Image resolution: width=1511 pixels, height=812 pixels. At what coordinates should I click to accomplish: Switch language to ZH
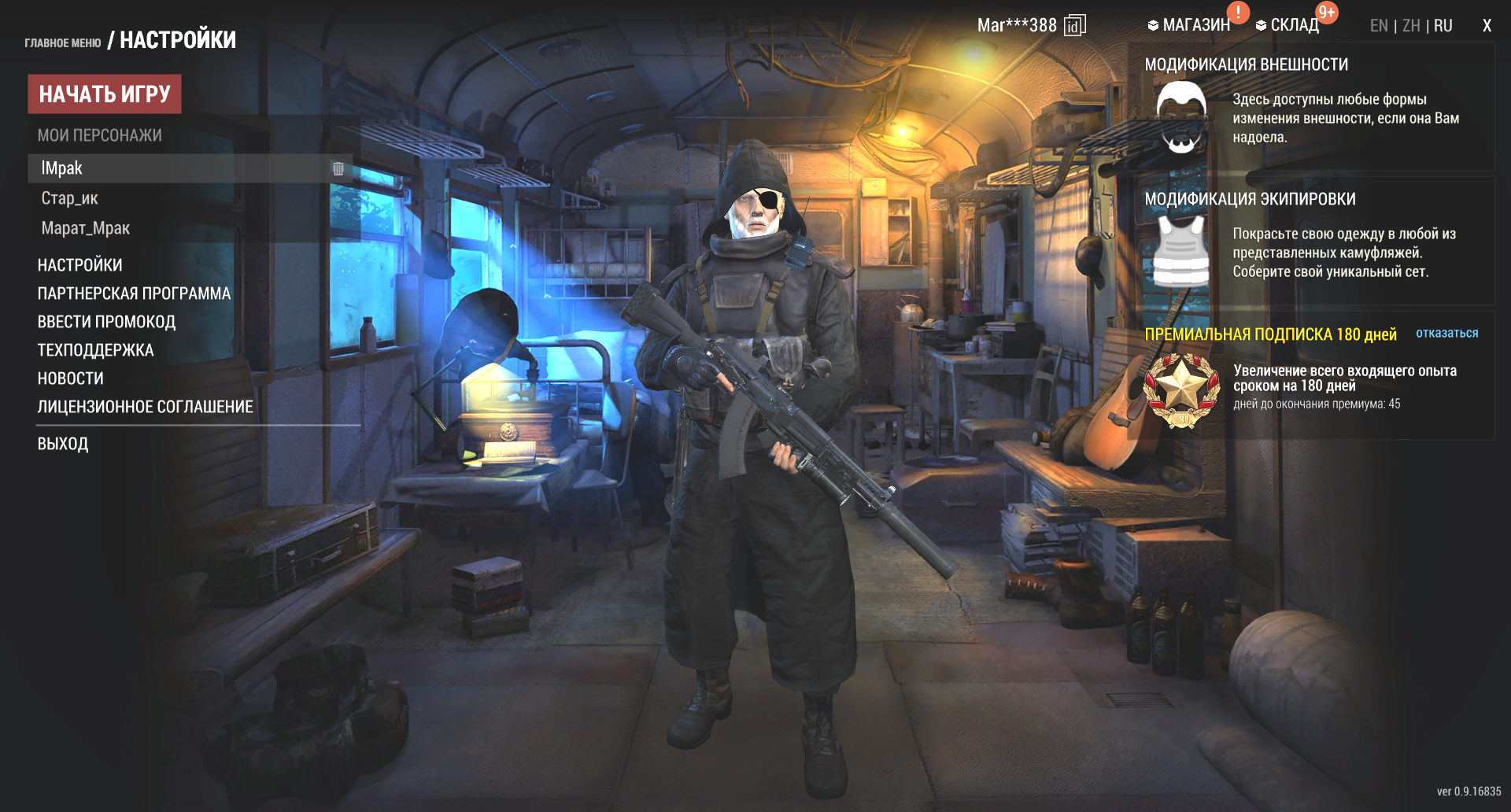tap(1411, 26)
